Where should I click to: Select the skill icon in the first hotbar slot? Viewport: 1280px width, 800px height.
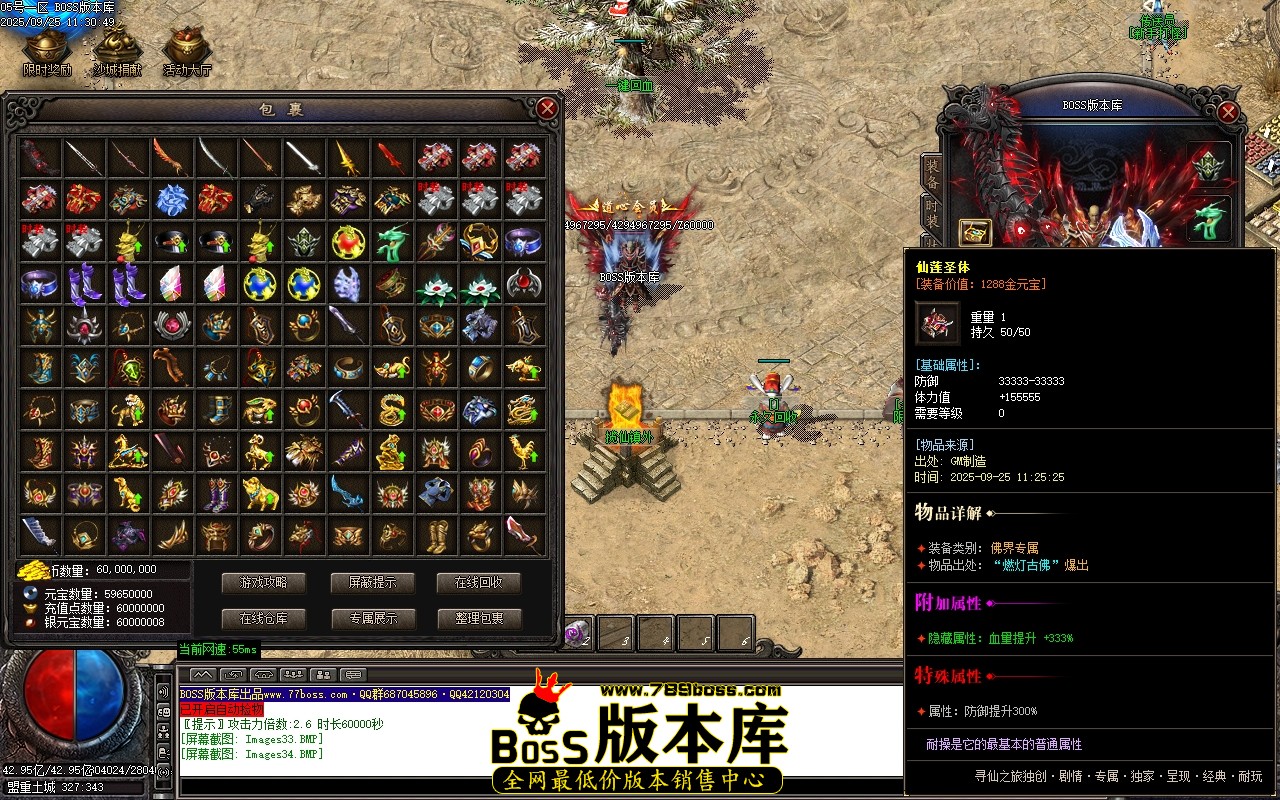pos(578,633)
